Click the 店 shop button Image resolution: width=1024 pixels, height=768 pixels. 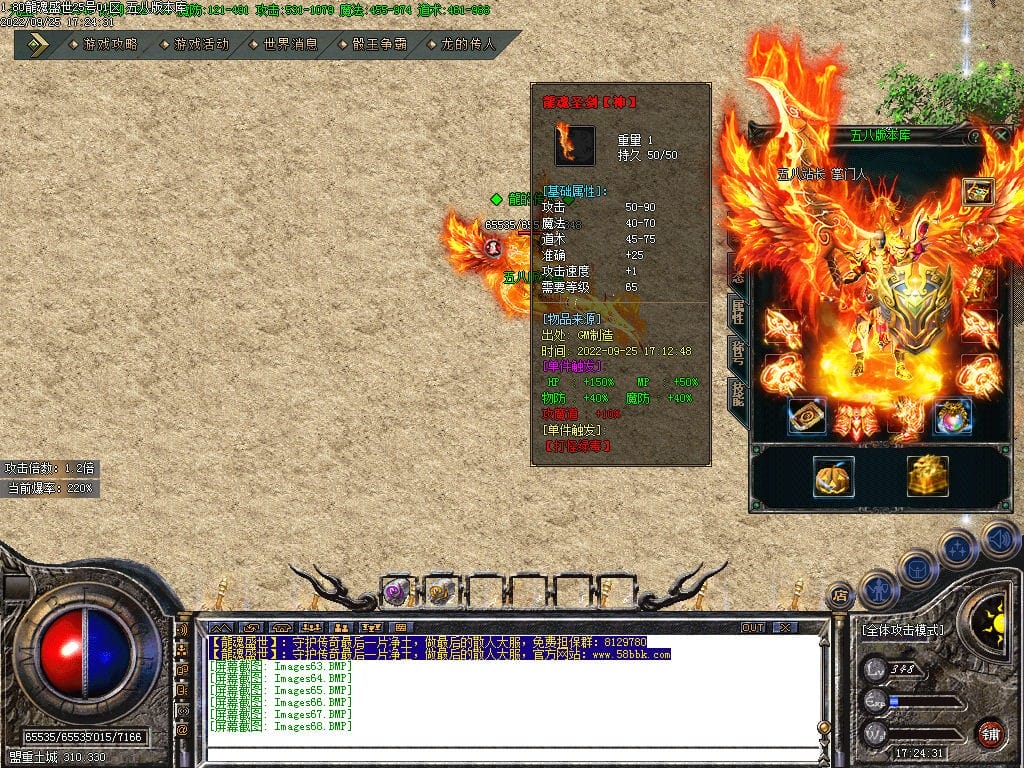(840, 597)
